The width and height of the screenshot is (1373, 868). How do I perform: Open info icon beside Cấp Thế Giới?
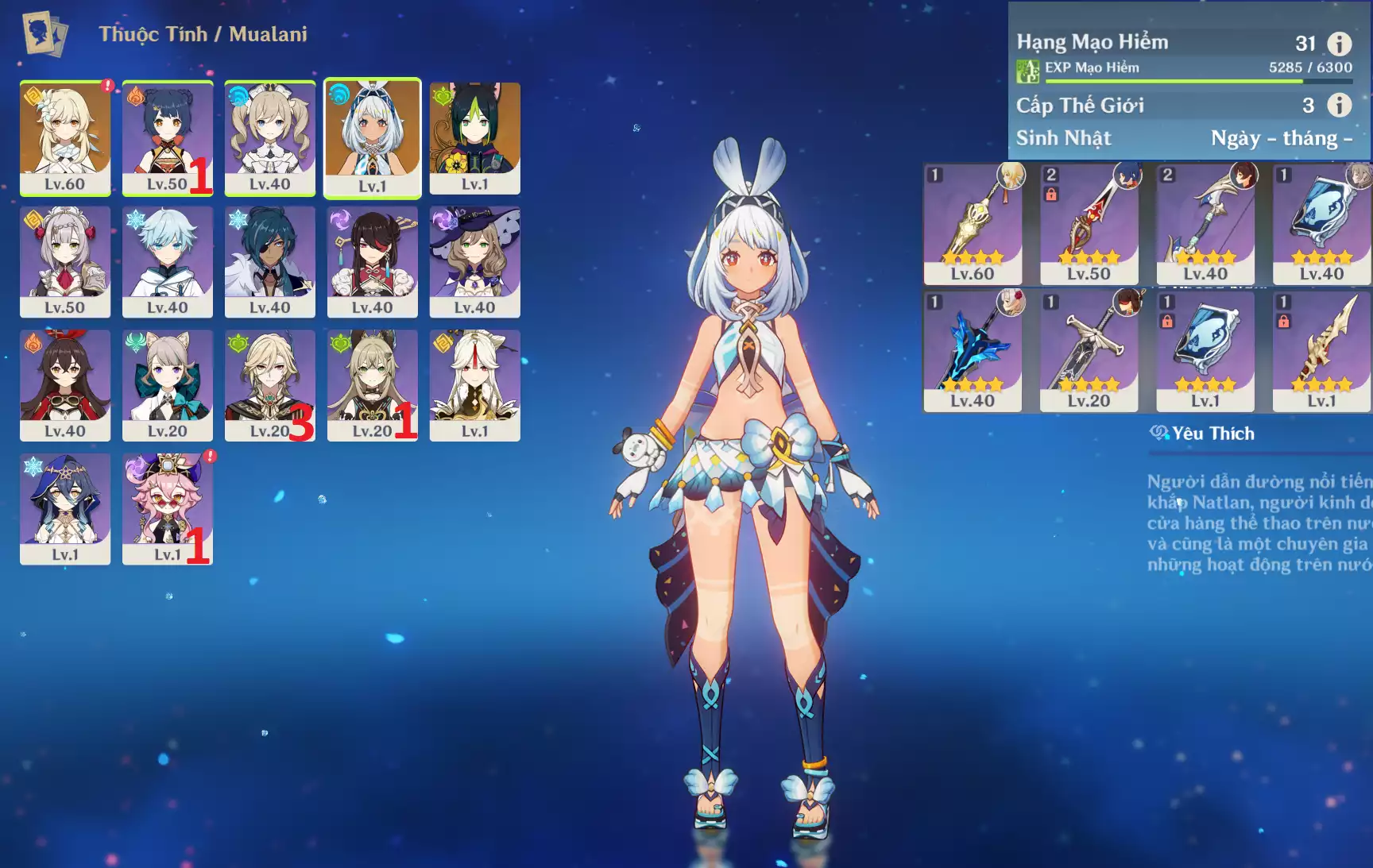click(1339, 105)
